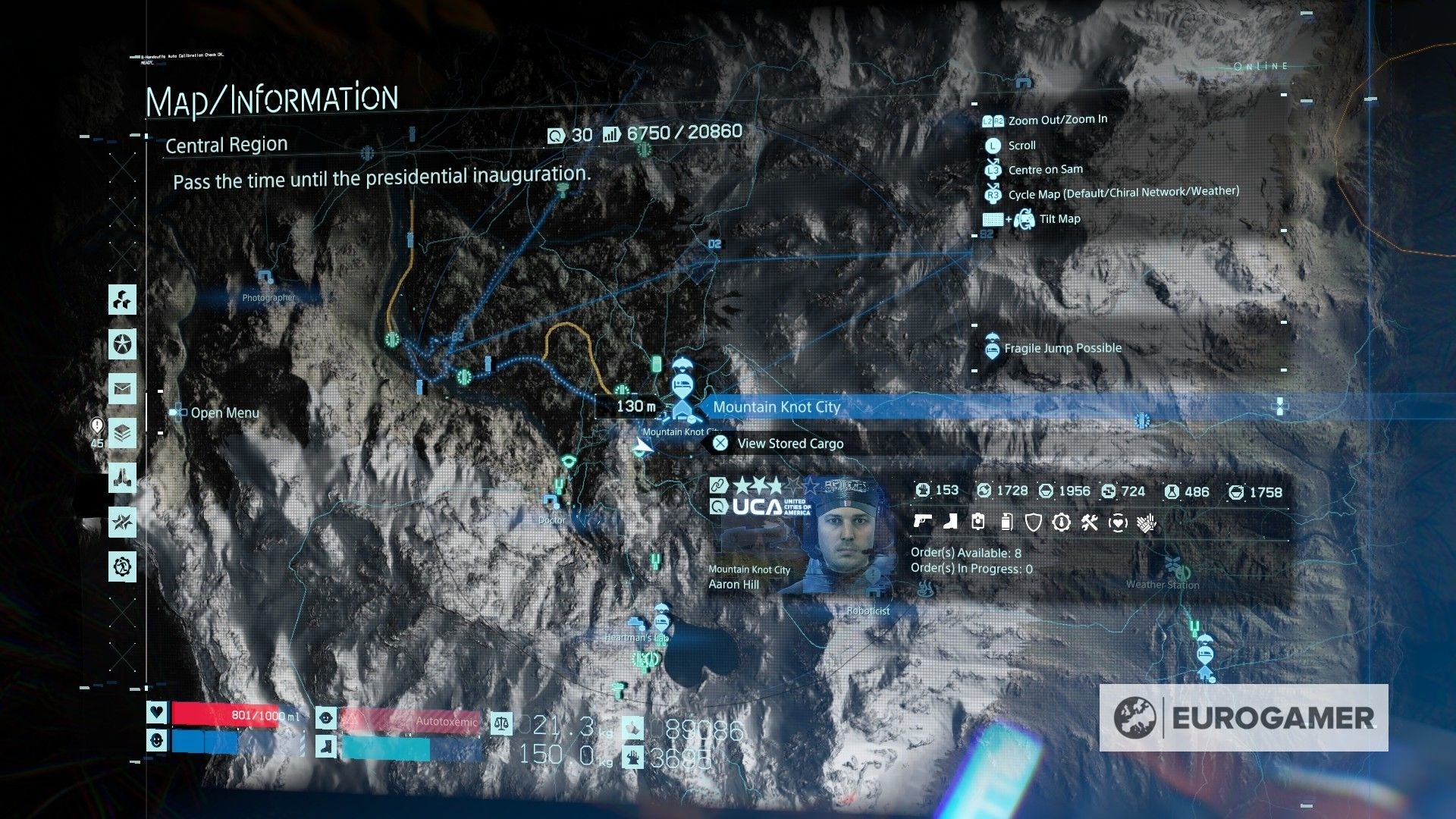Click the starburst icon at sidebar bottom
This screenshot has height=819, width=1456.
tap(121, 520)
